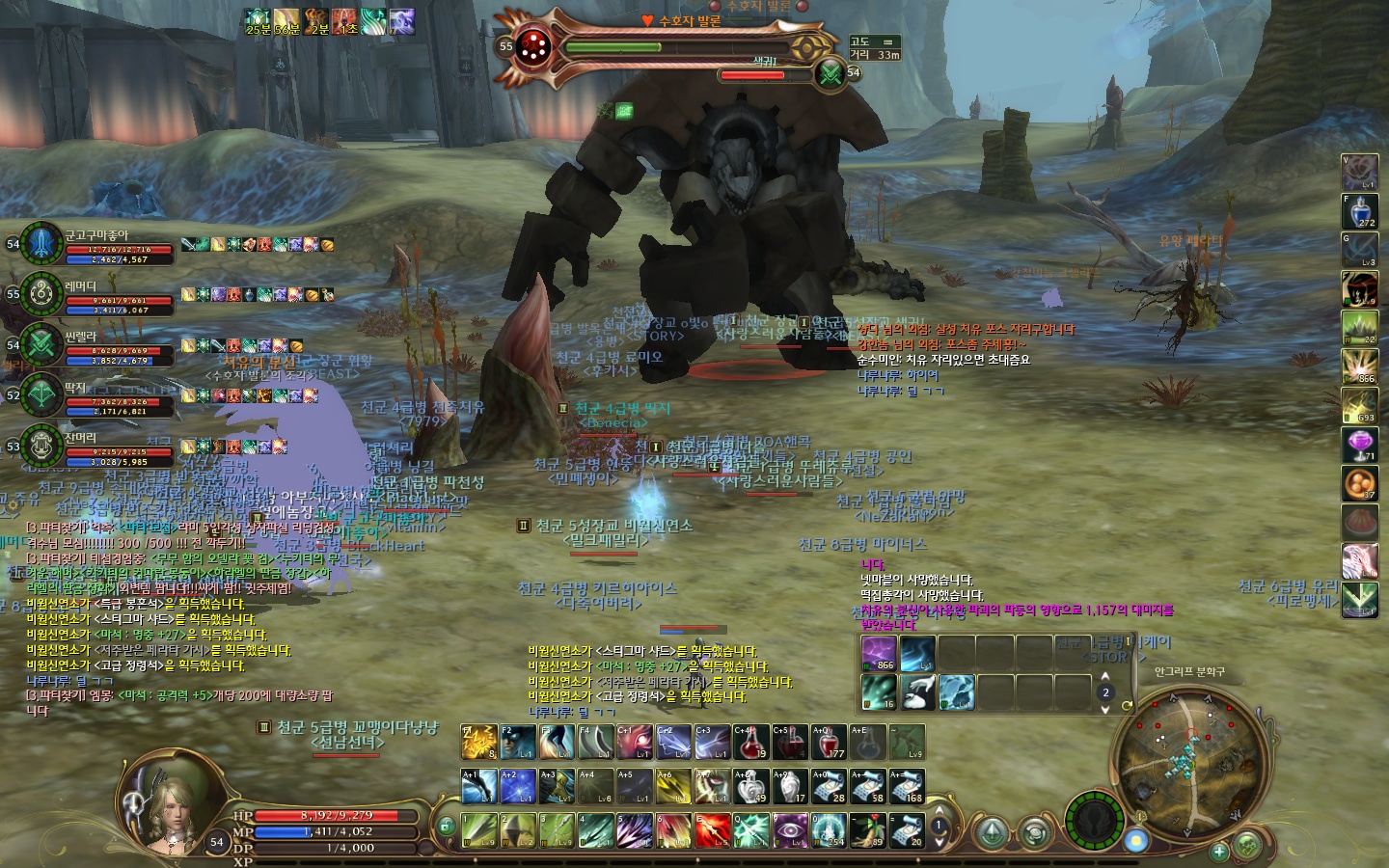Select the boss target frame 수호자 발문
This screenshot has width=1389, height=868.
(675, 45)
